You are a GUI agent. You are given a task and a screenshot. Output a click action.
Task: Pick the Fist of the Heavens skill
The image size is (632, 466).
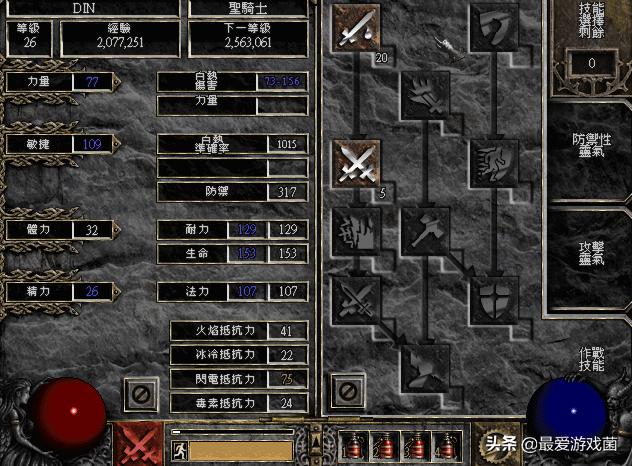[x=425, y=363]
